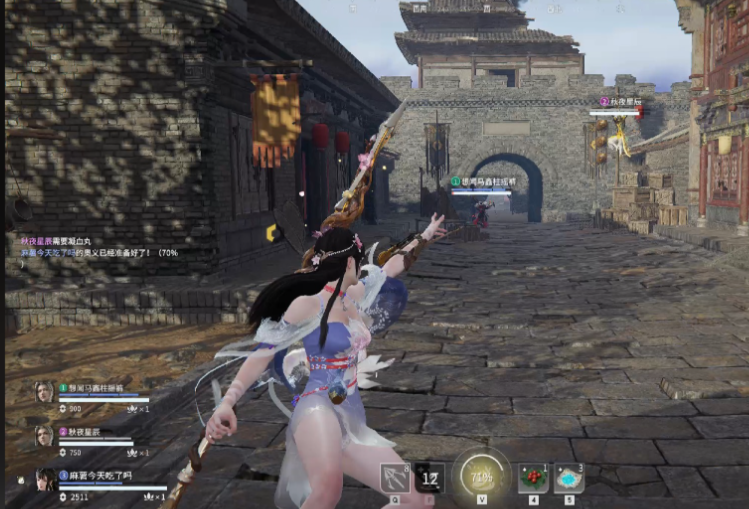
Task: Select player 3's dark-haired portrait
Action: pos(45,479)
